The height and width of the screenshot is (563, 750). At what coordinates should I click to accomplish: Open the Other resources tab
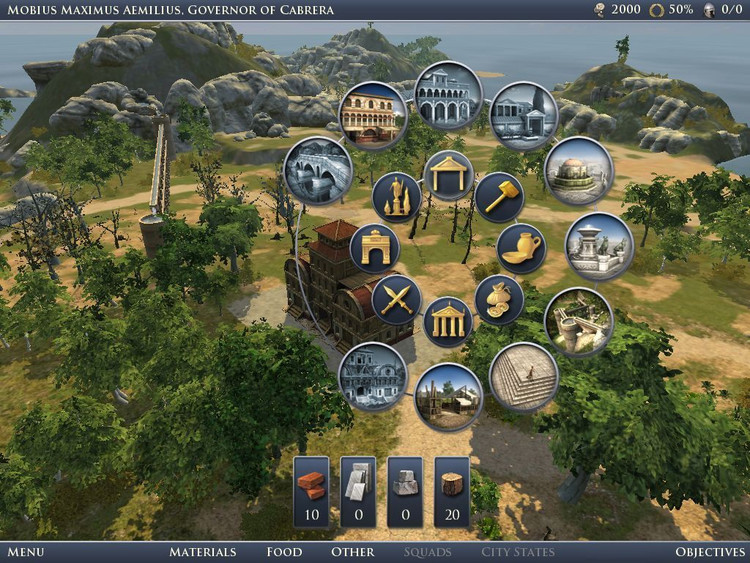[x=353, y=552]
